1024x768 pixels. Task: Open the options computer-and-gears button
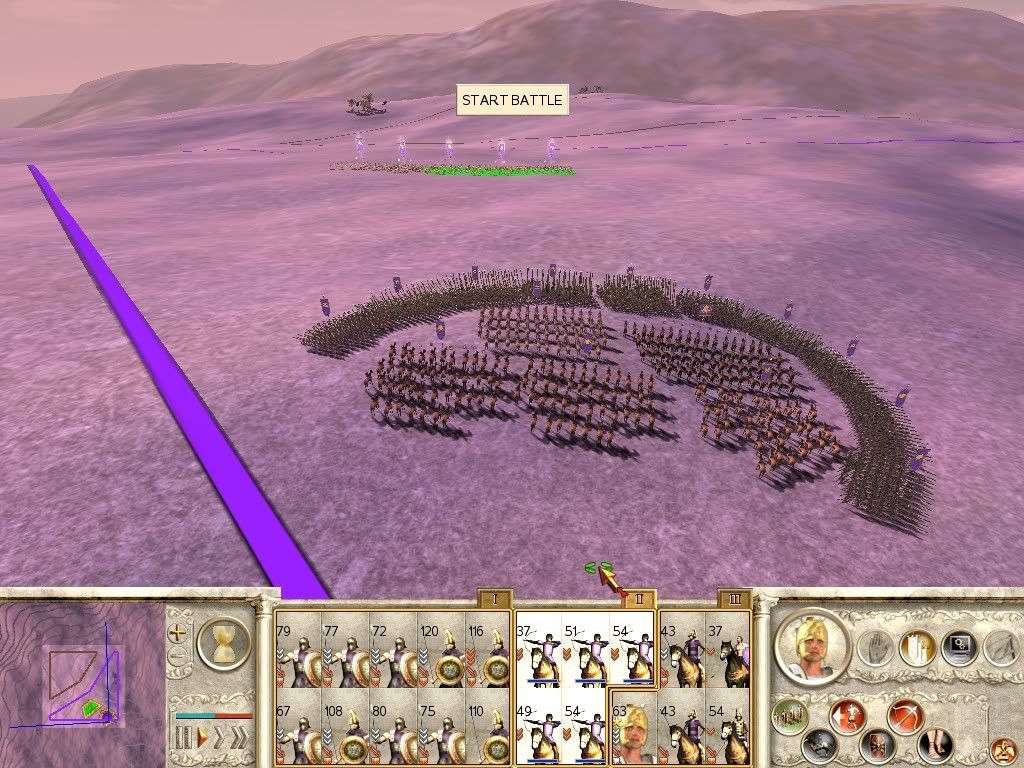[x=958, y=647]
